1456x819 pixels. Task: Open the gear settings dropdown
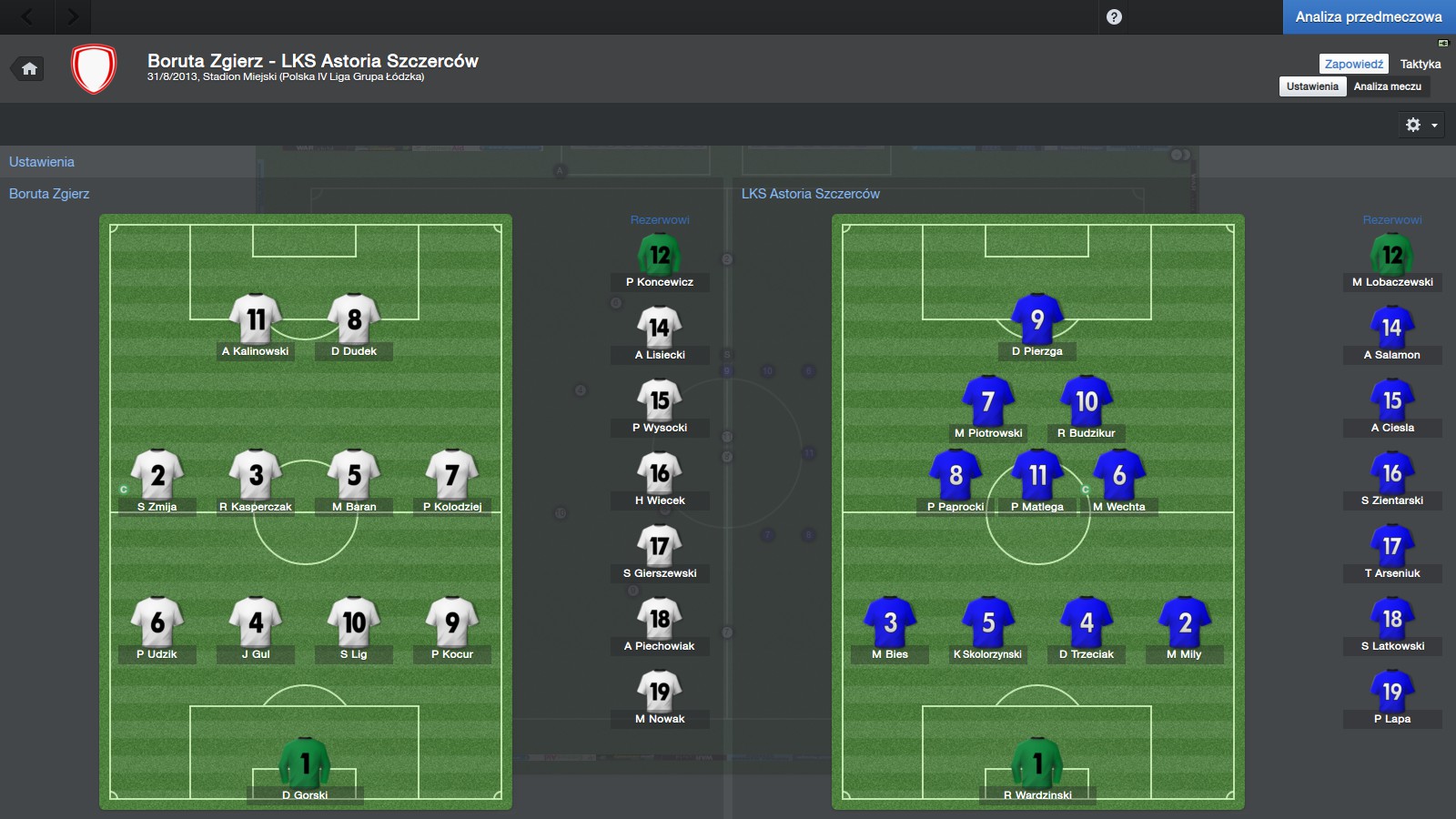1421,125
